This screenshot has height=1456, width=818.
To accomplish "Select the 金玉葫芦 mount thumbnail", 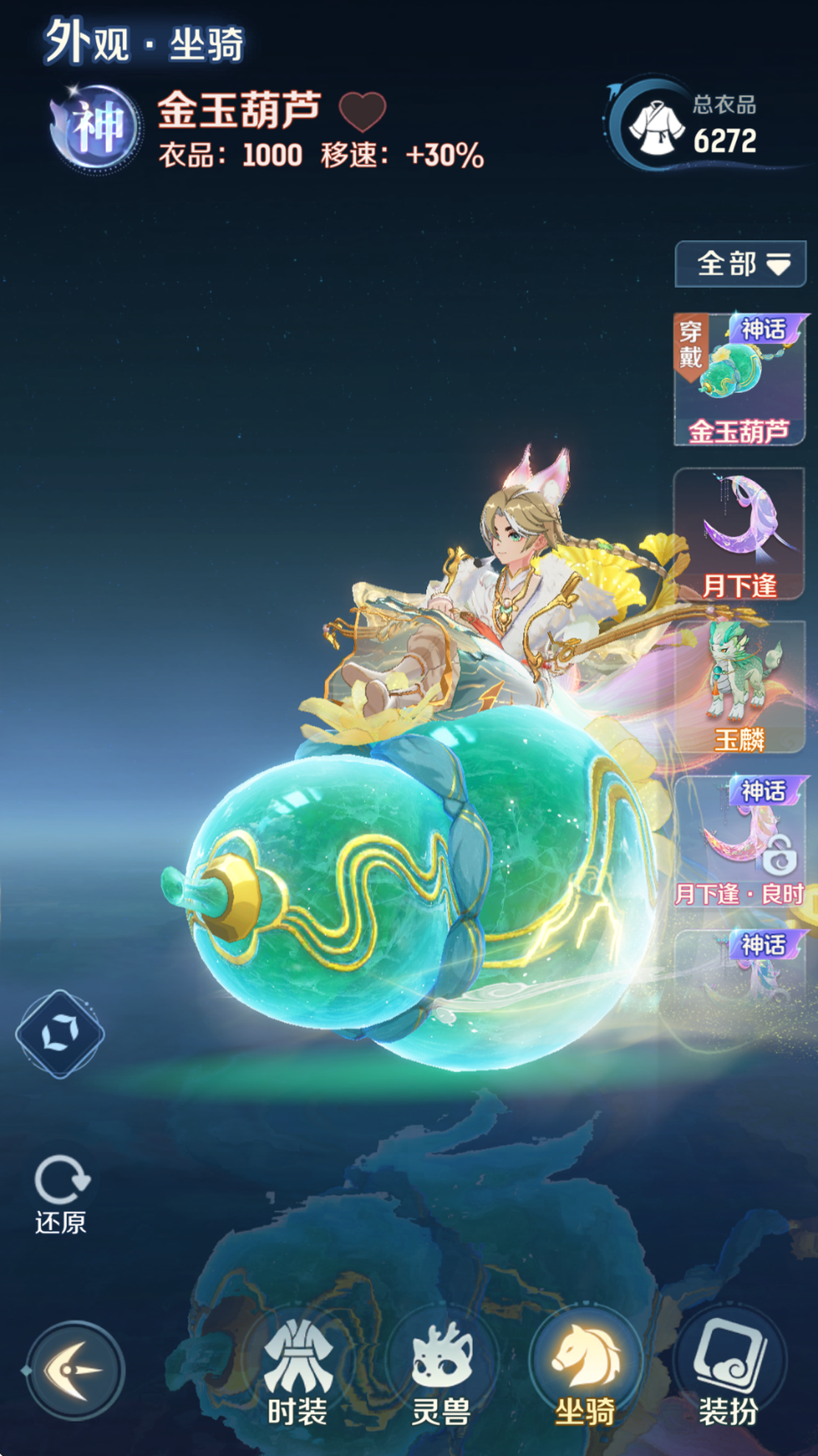I will [x=739, y=380].
